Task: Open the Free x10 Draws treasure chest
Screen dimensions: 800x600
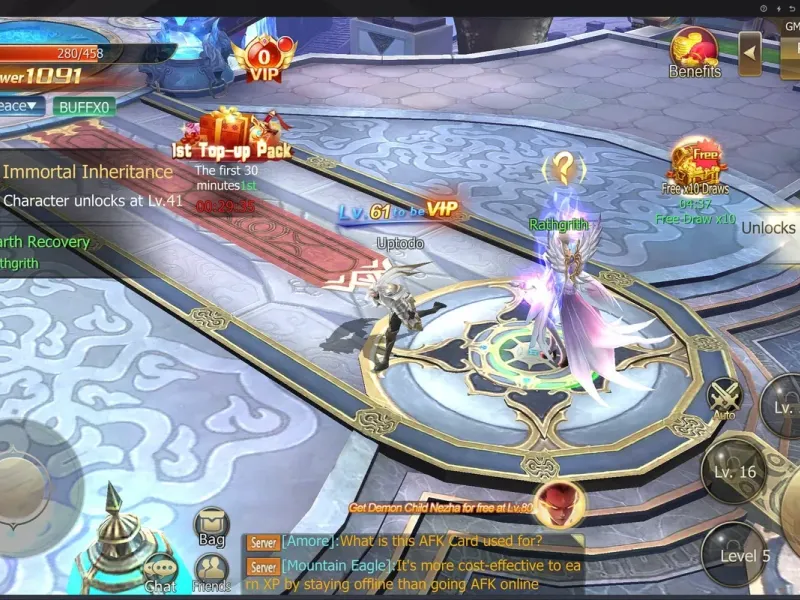Action: coord(697,162)
